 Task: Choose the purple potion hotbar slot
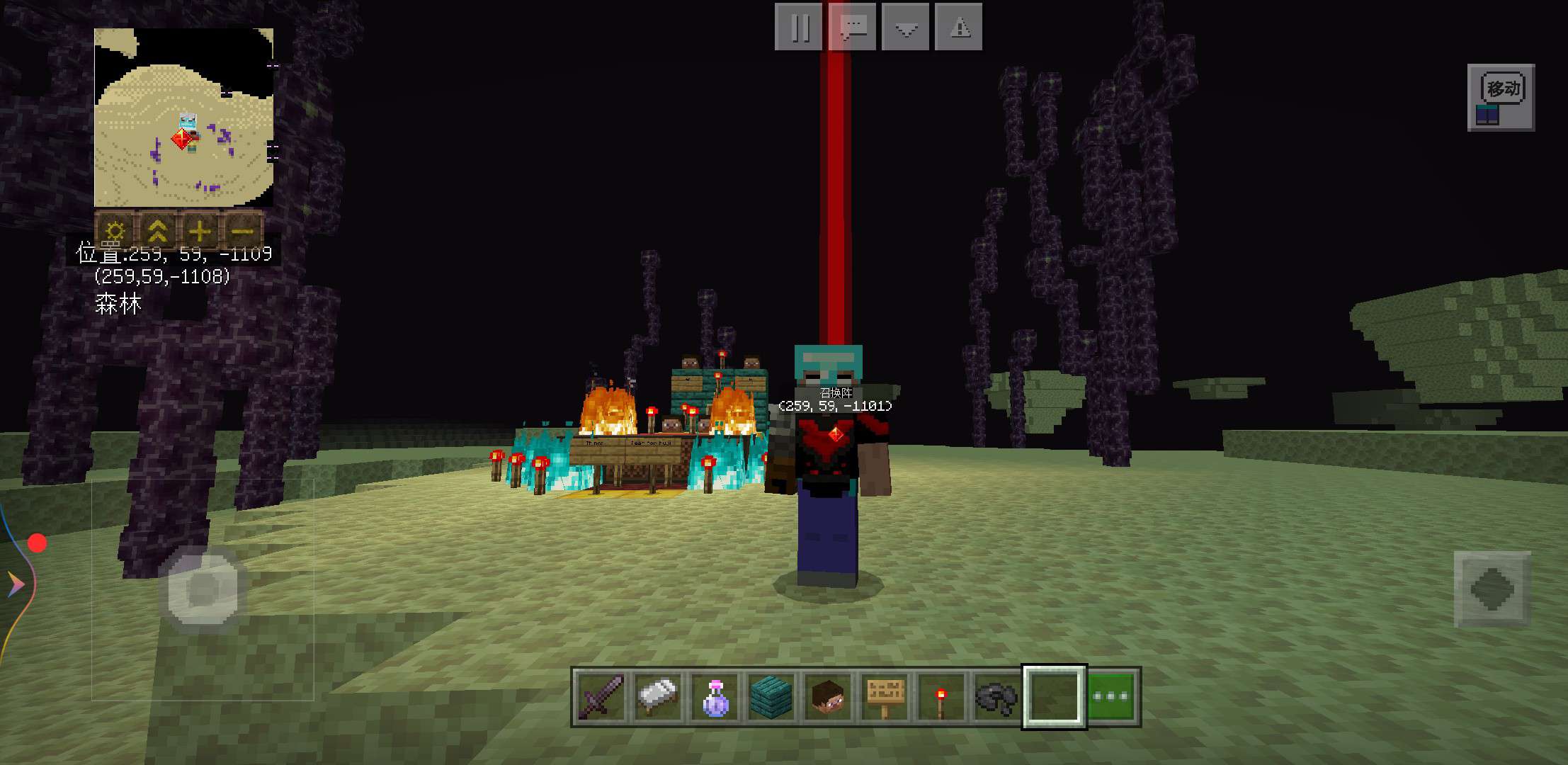(714, 696)
